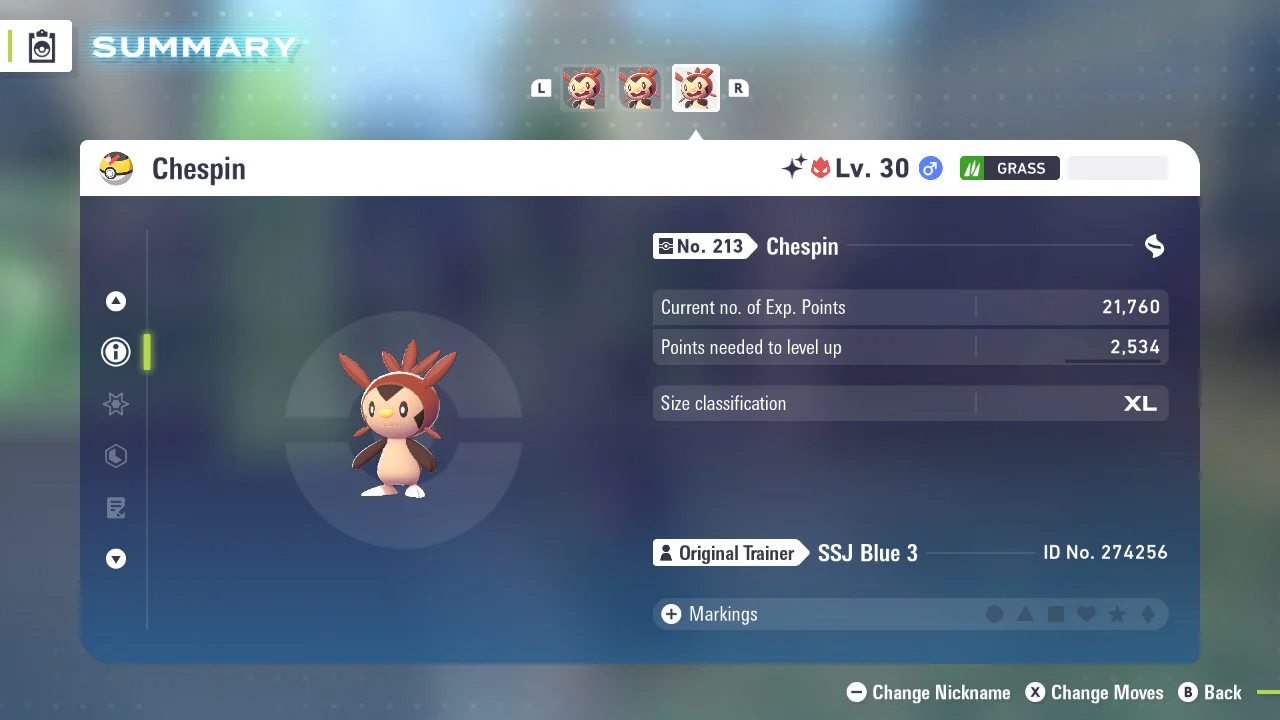This screenshot has width=1280, height=720.
Task: Click the up arrow on the side tabs
Action: (116, 301)
